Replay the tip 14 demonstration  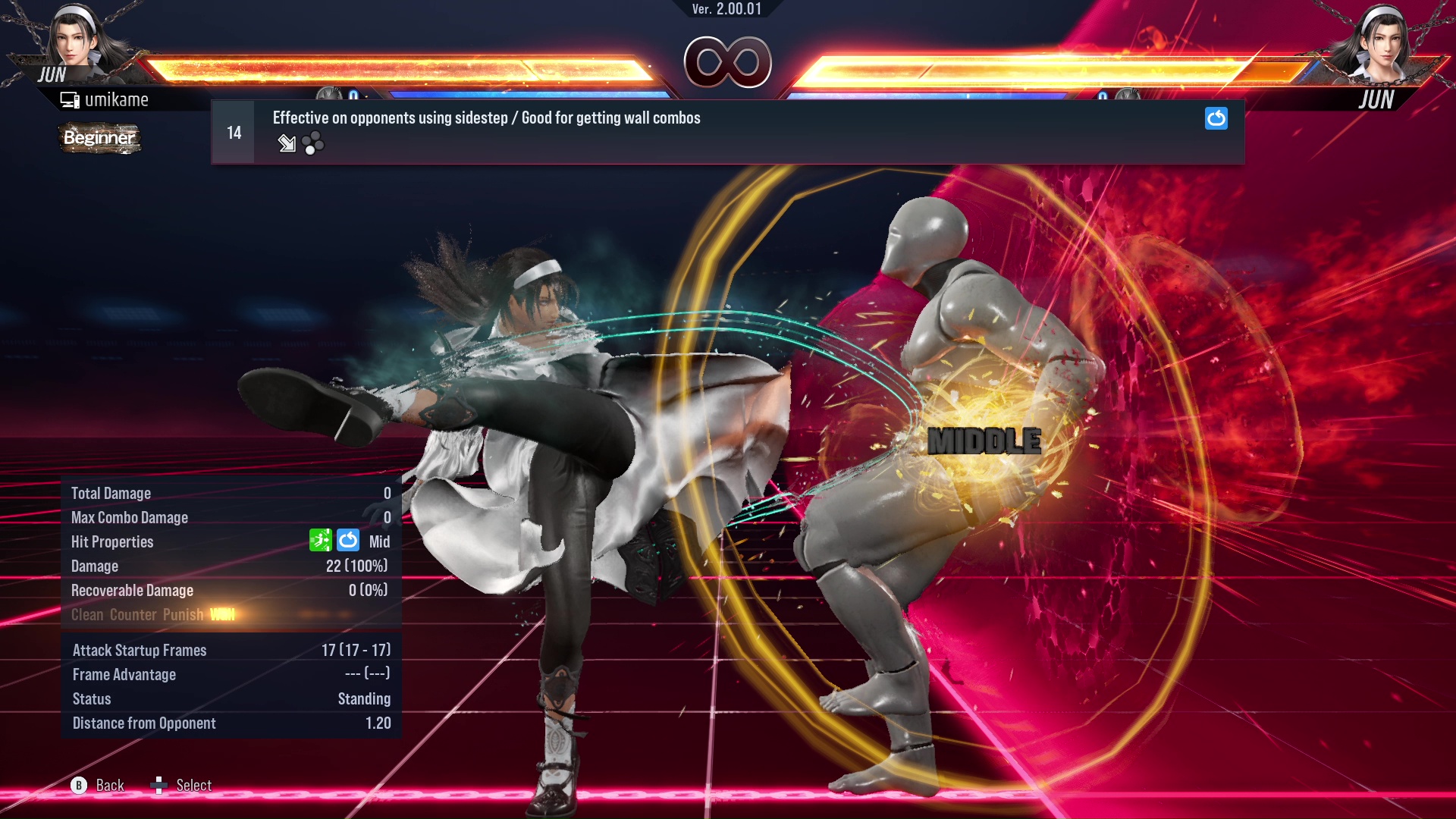coord(1216,118)
